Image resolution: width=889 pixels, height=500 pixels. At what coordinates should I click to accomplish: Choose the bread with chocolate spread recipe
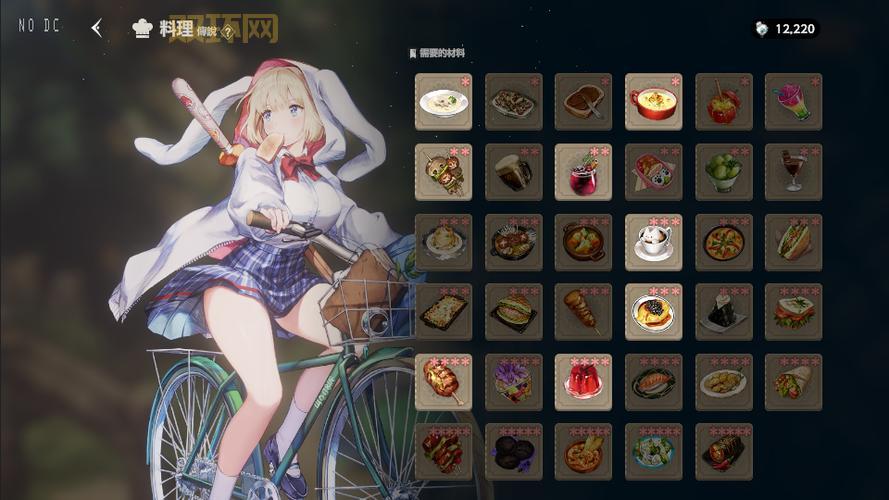click(583, 101)
